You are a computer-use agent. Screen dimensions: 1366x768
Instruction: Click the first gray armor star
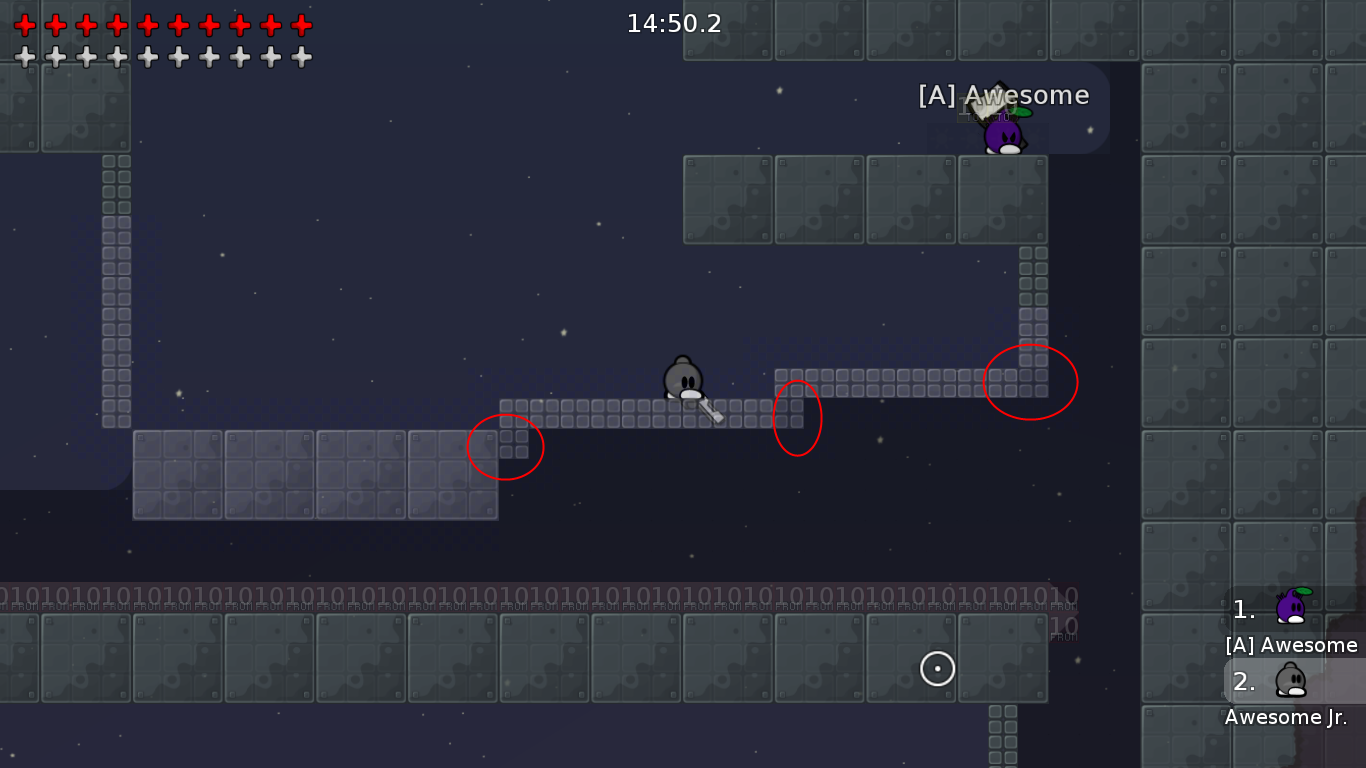pyautogui.click(x=25, y=55)
